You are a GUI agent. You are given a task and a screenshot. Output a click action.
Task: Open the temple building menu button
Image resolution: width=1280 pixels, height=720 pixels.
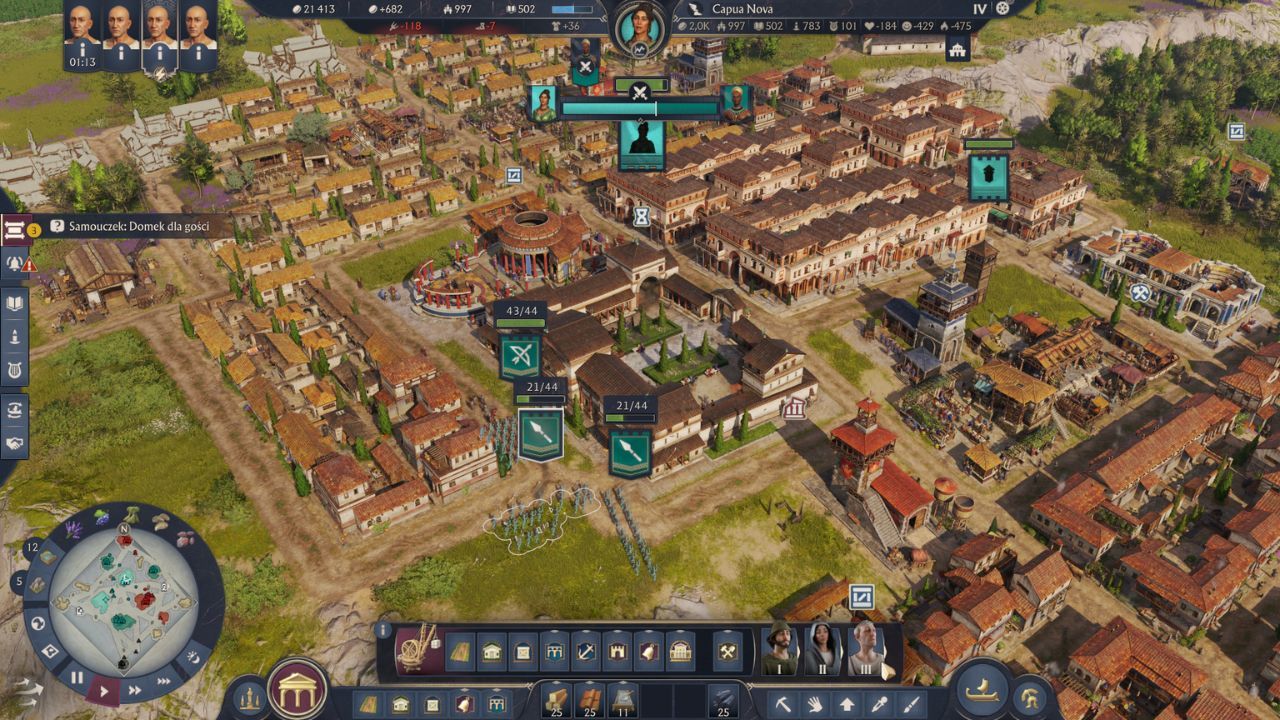pyautogui.click(x=297, y=690)
